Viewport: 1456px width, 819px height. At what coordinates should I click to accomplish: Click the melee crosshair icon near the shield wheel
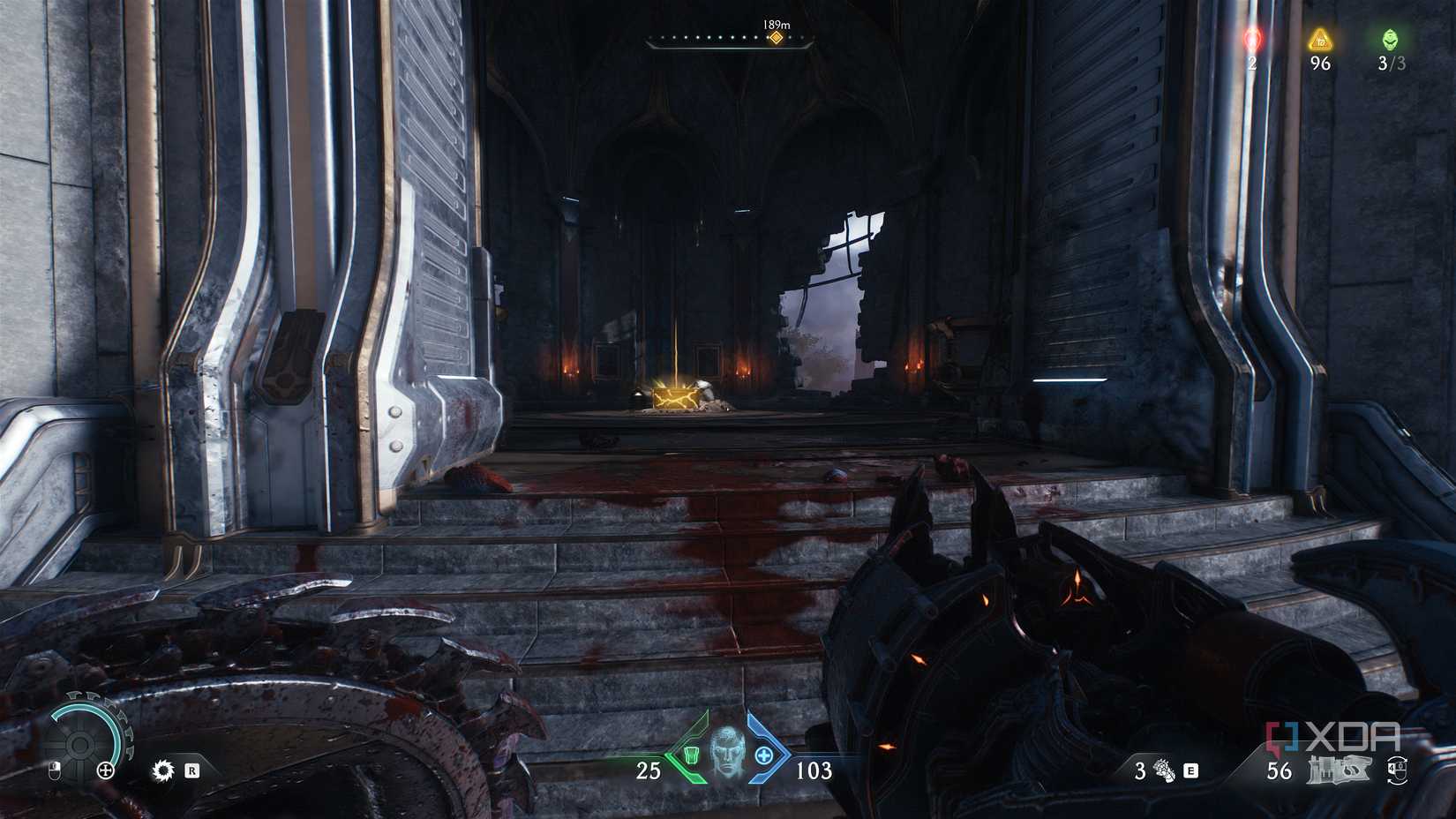[x=105, y=770]
